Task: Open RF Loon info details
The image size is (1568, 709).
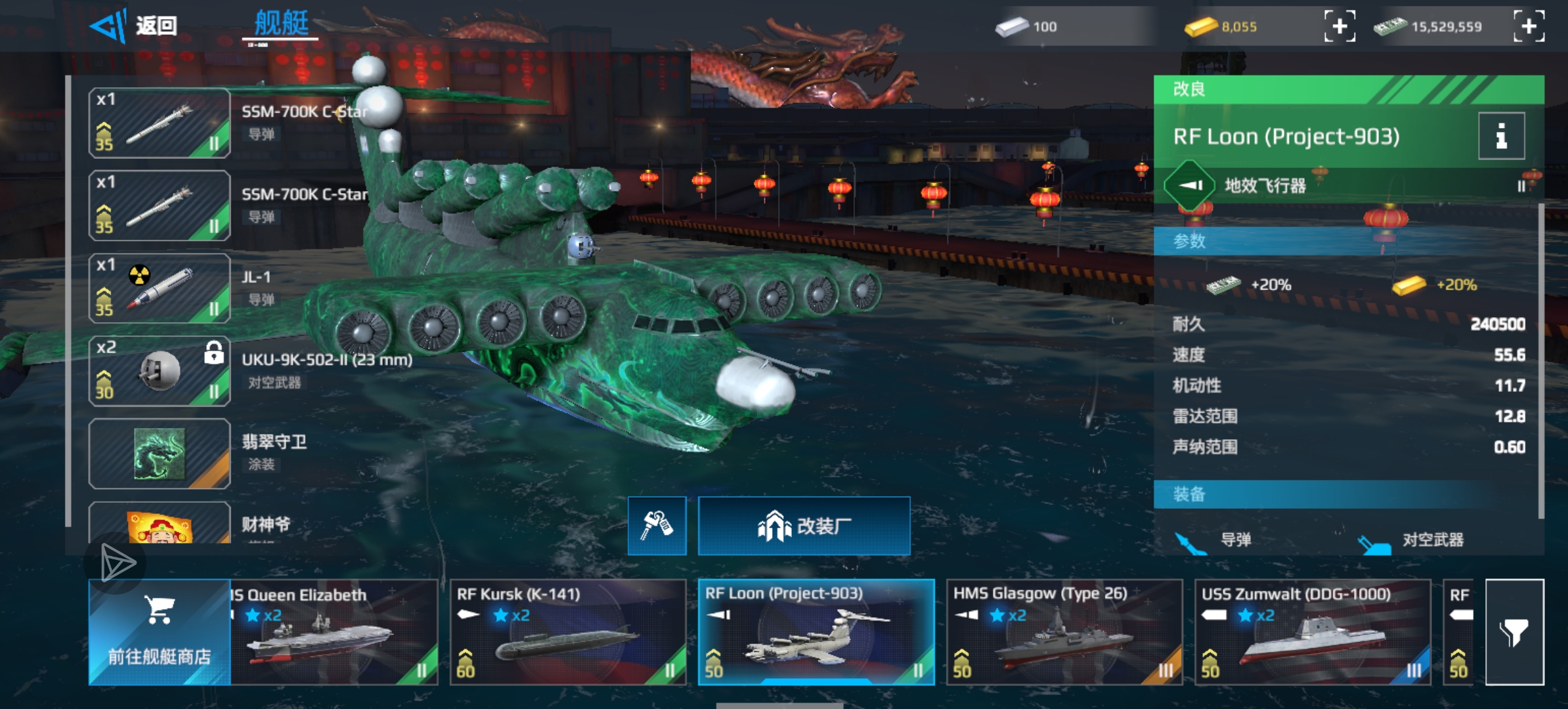Action: tap(1501, 137)
